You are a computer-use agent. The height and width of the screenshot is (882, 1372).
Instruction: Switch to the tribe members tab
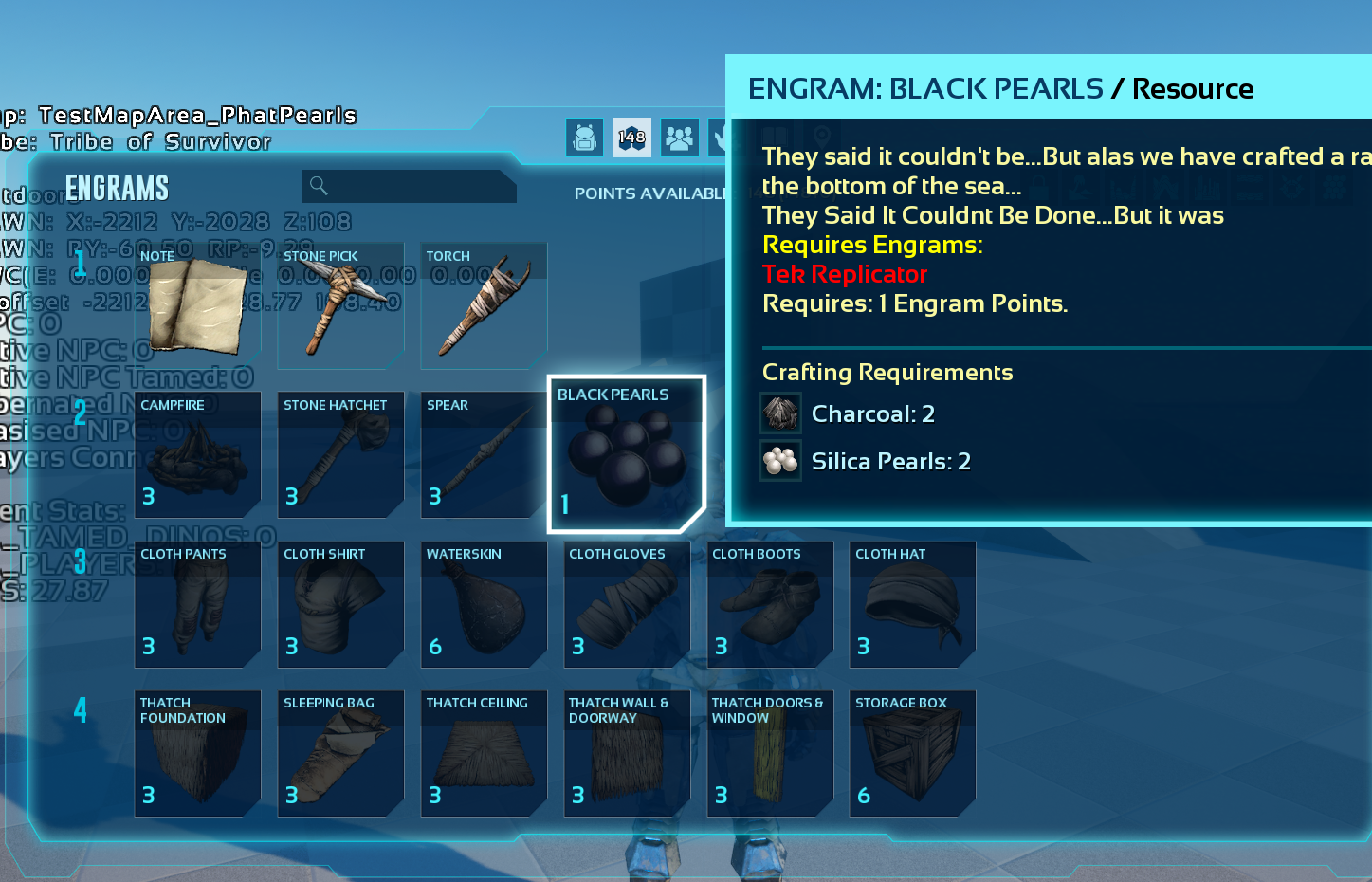(x=679, y=138)
